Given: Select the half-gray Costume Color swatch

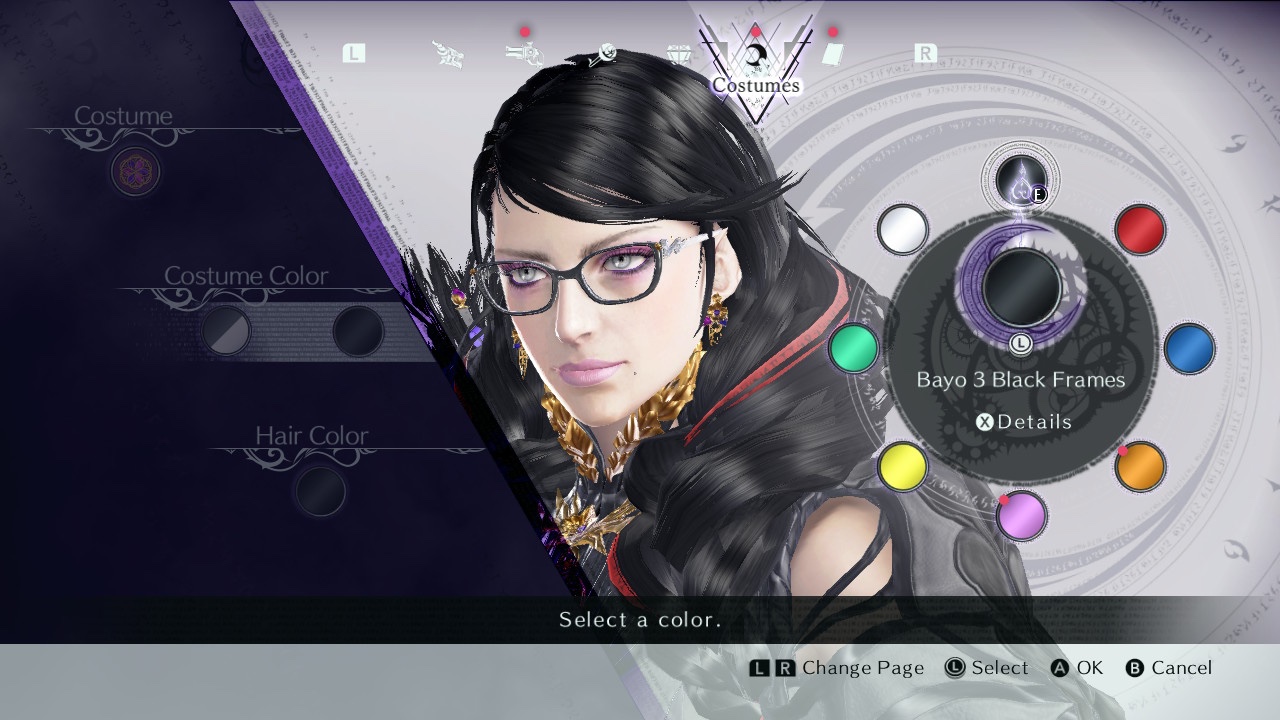Looking at the screenshot, I should pyautogui.click(x=226, y=332).
